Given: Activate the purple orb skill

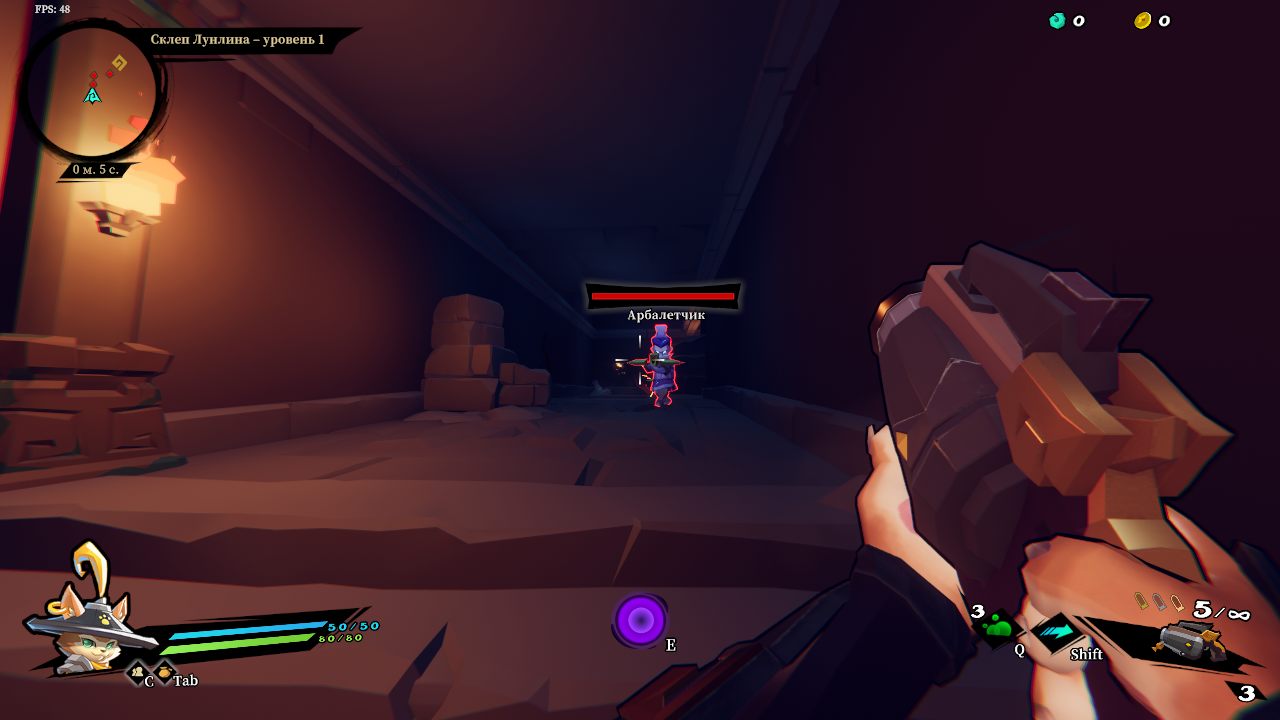Looking at the screenshot, I should 640,620.
